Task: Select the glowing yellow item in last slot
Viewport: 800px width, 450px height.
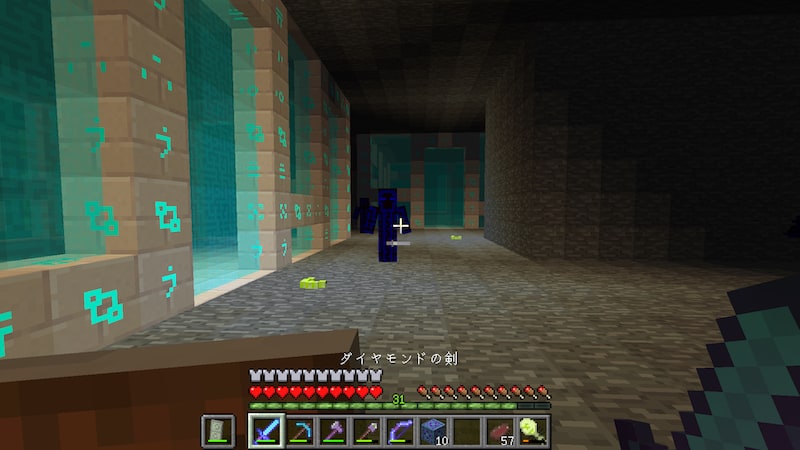Action: coord(534,431)
